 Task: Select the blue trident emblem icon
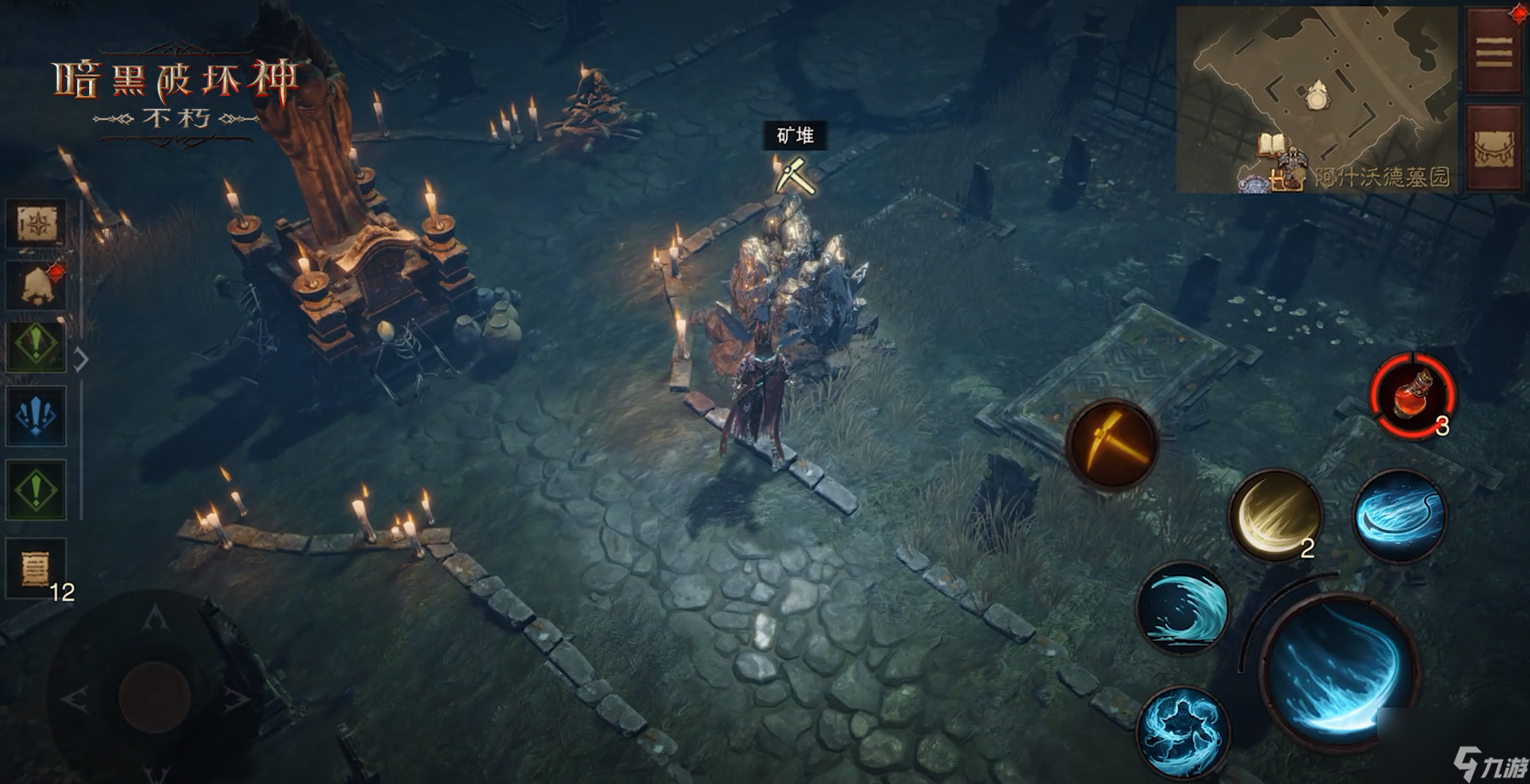[x=36, y=416]
